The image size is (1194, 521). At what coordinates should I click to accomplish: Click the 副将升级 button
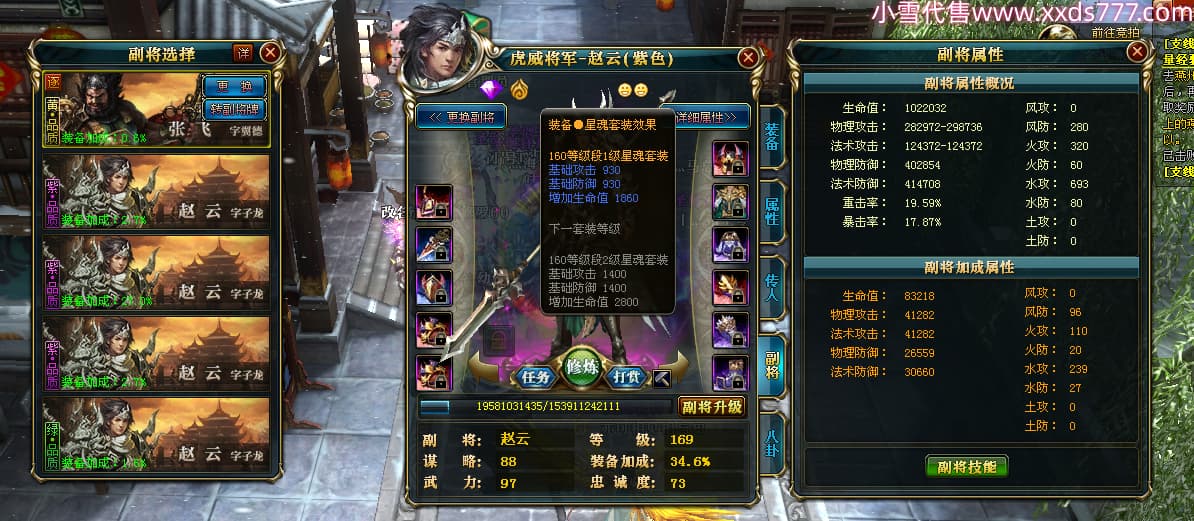[711, 406]
